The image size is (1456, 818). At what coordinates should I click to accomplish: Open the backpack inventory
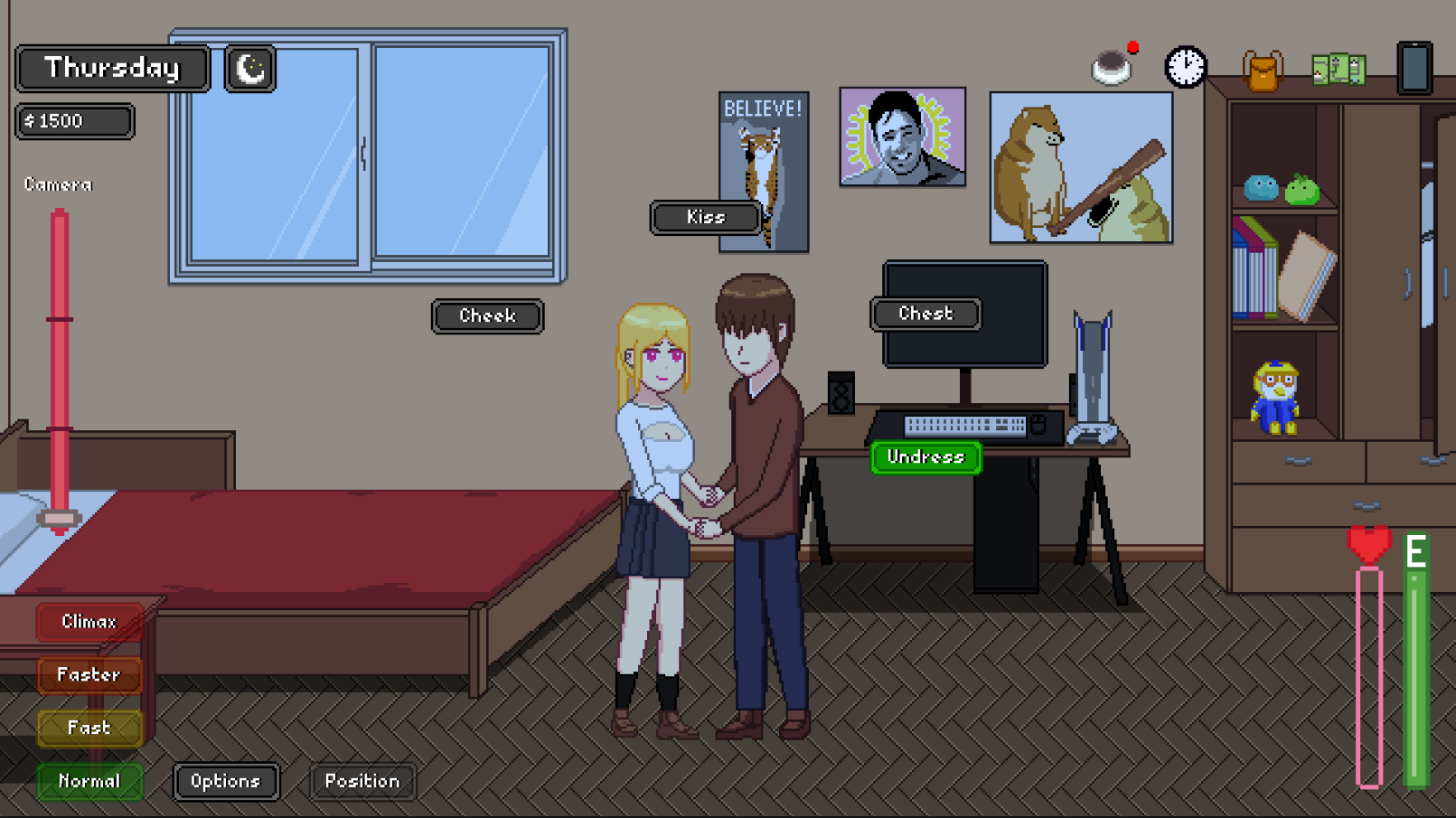coord(1263,69)
